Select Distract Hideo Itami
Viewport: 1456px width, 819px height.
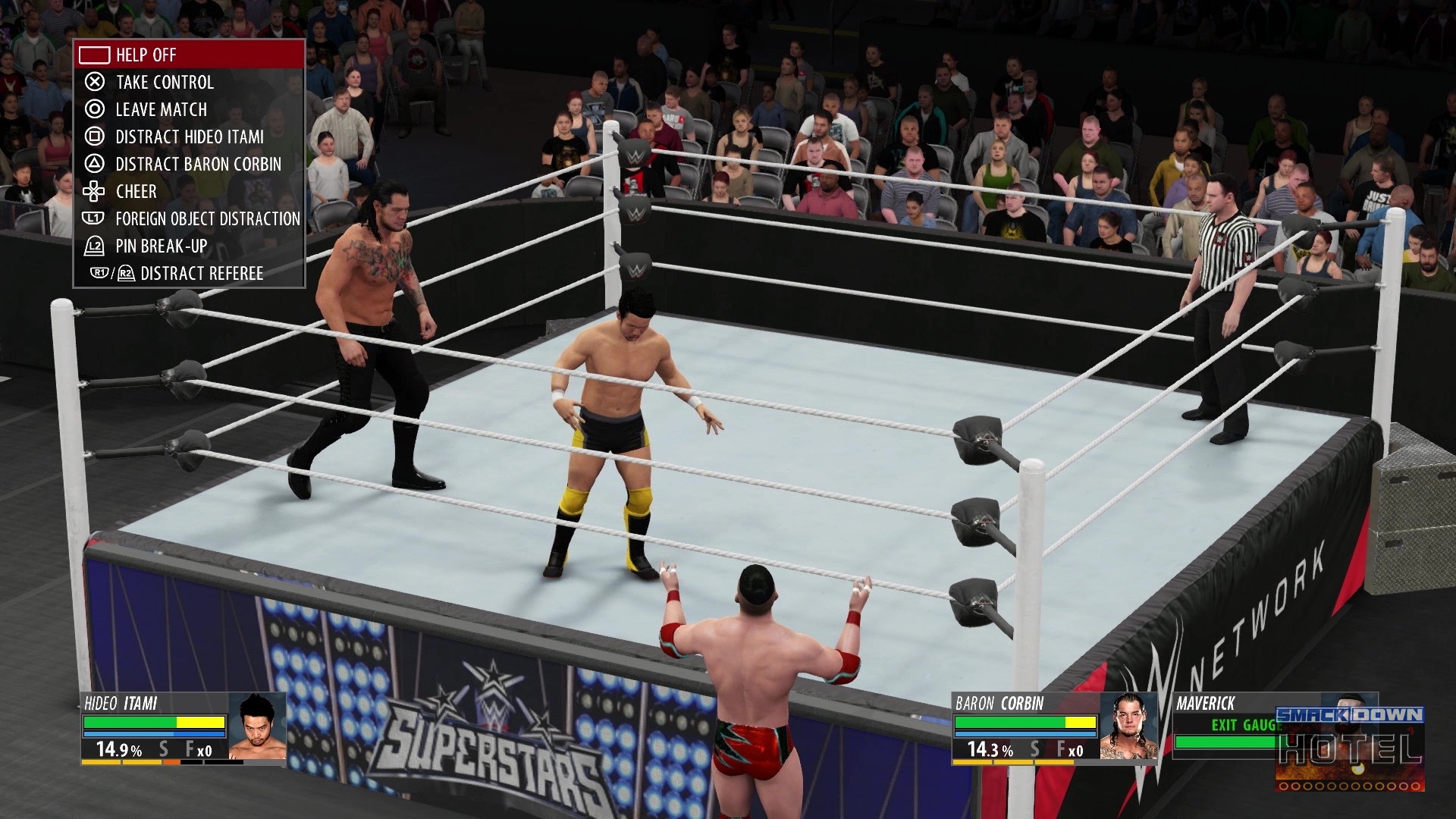pos(189,136)
